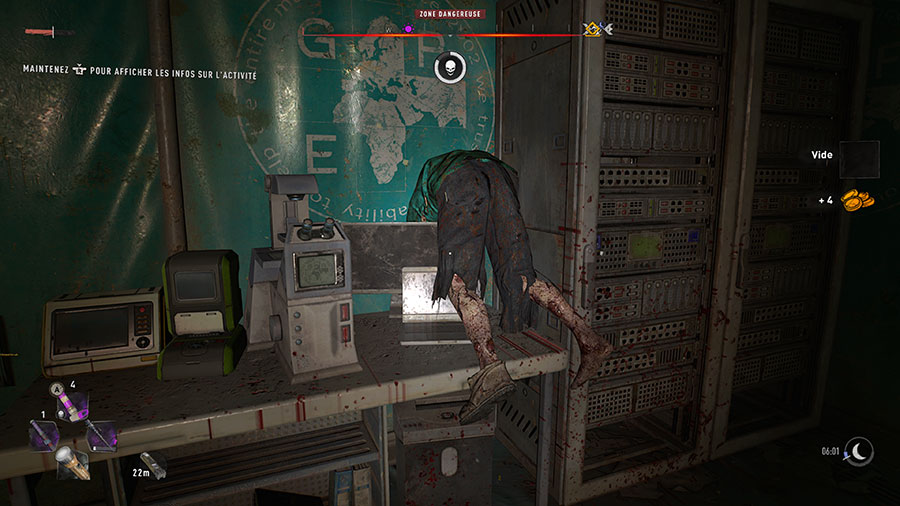Select the empty "Vide" loot slot
The image size is (900, 506).
pyautogui.click(x=859, y=159)
